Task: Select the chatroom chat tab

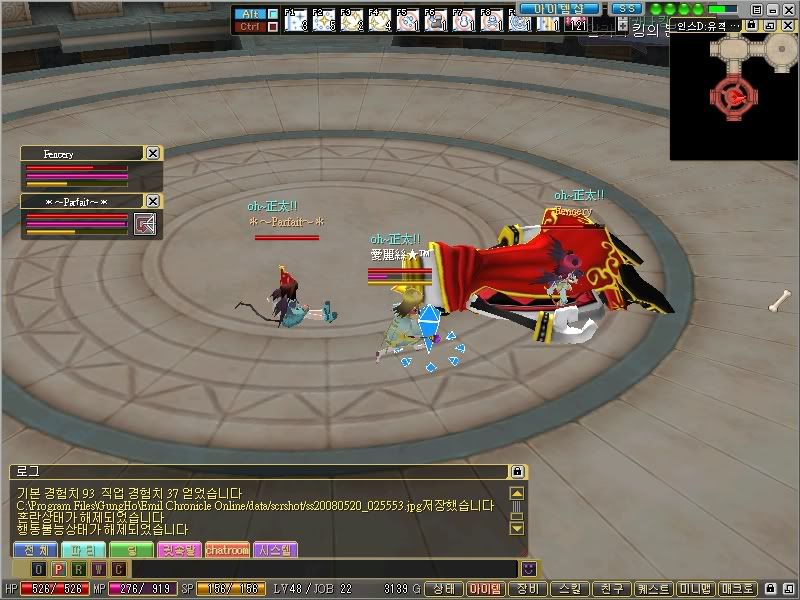Action: [x=227, y=550]
